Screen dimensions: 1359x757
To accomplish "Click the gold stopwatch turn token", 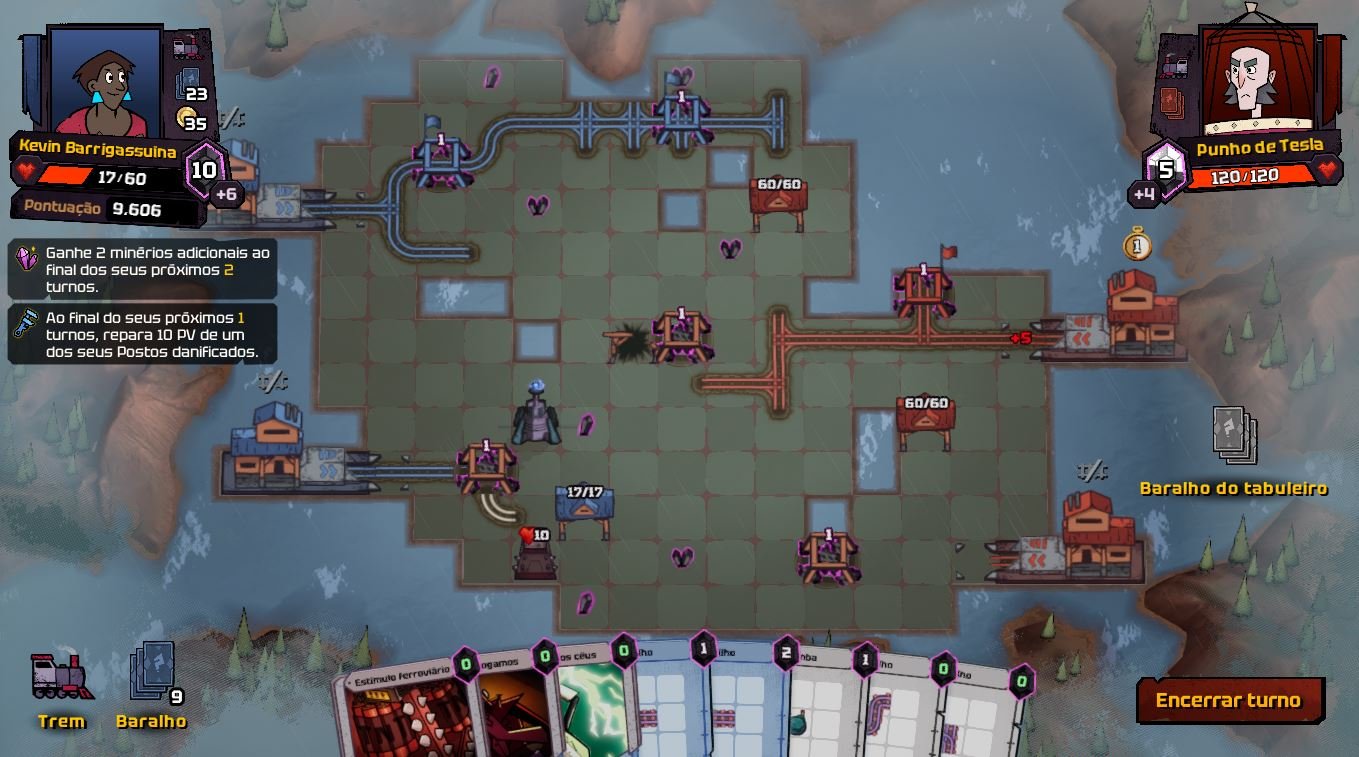I will point(1137,245).
